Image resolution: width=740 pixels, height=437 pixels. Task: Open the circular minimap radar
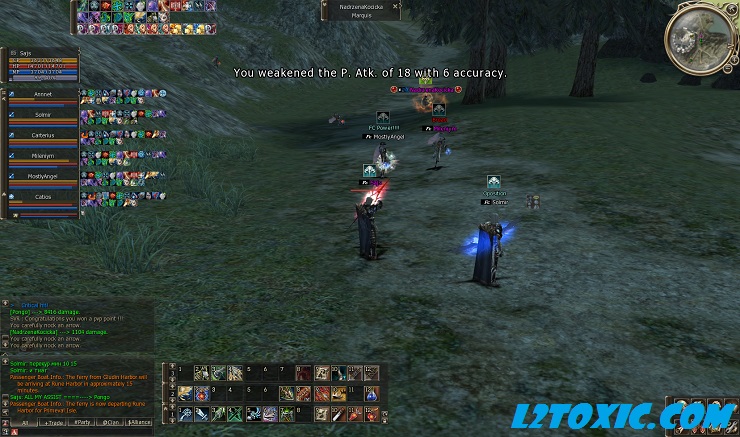699,39
